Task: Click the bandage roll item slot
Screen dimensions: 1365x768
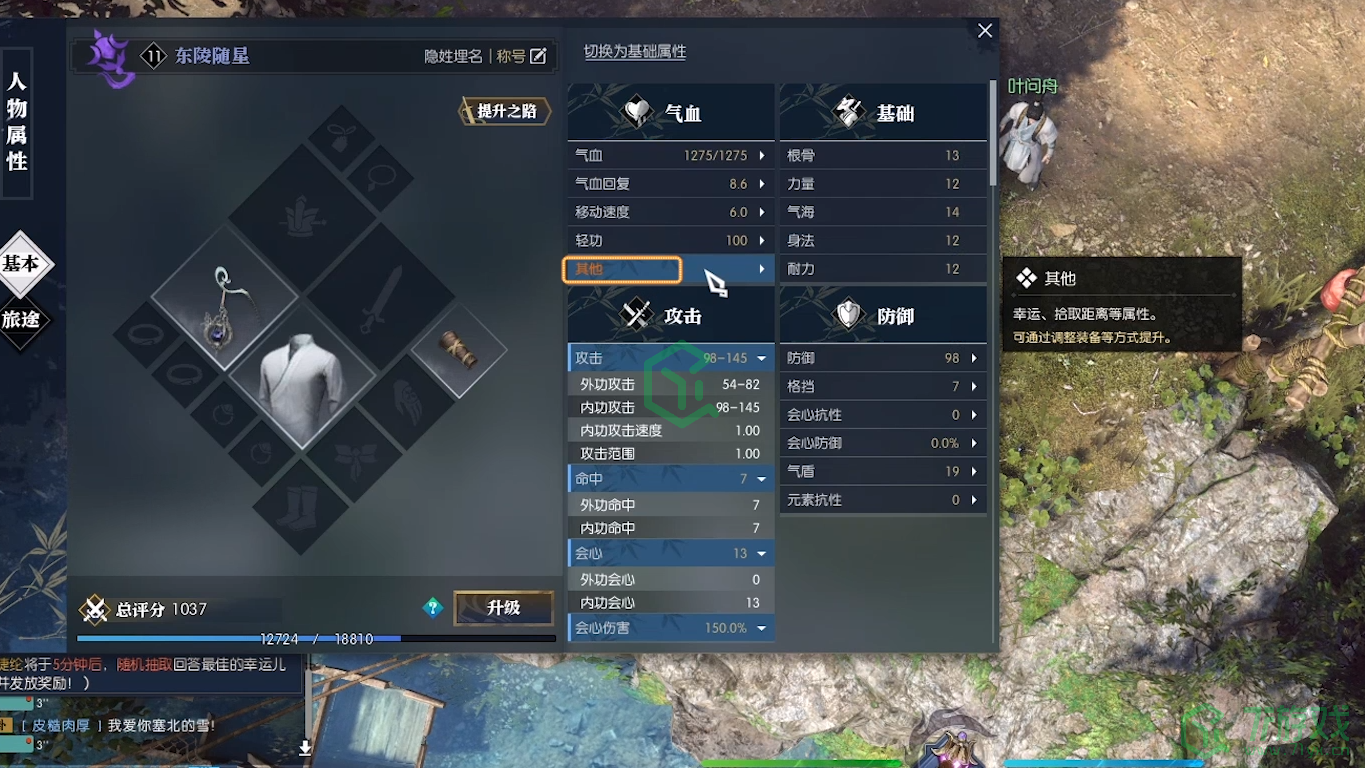Action: click(x=460, y=350)
